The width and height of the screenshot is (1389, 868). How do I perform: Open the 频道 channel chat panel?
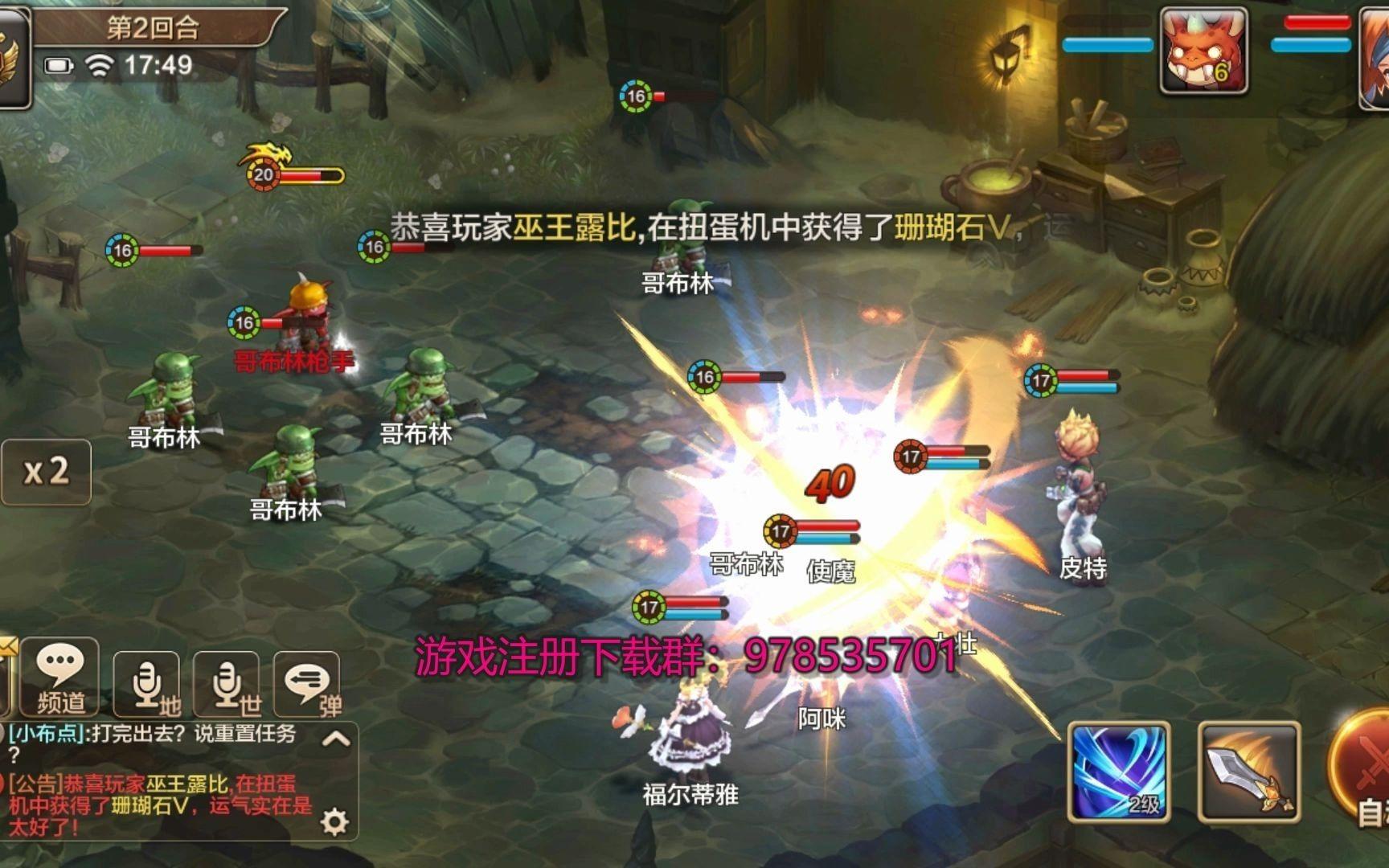(x=60, y=675)
